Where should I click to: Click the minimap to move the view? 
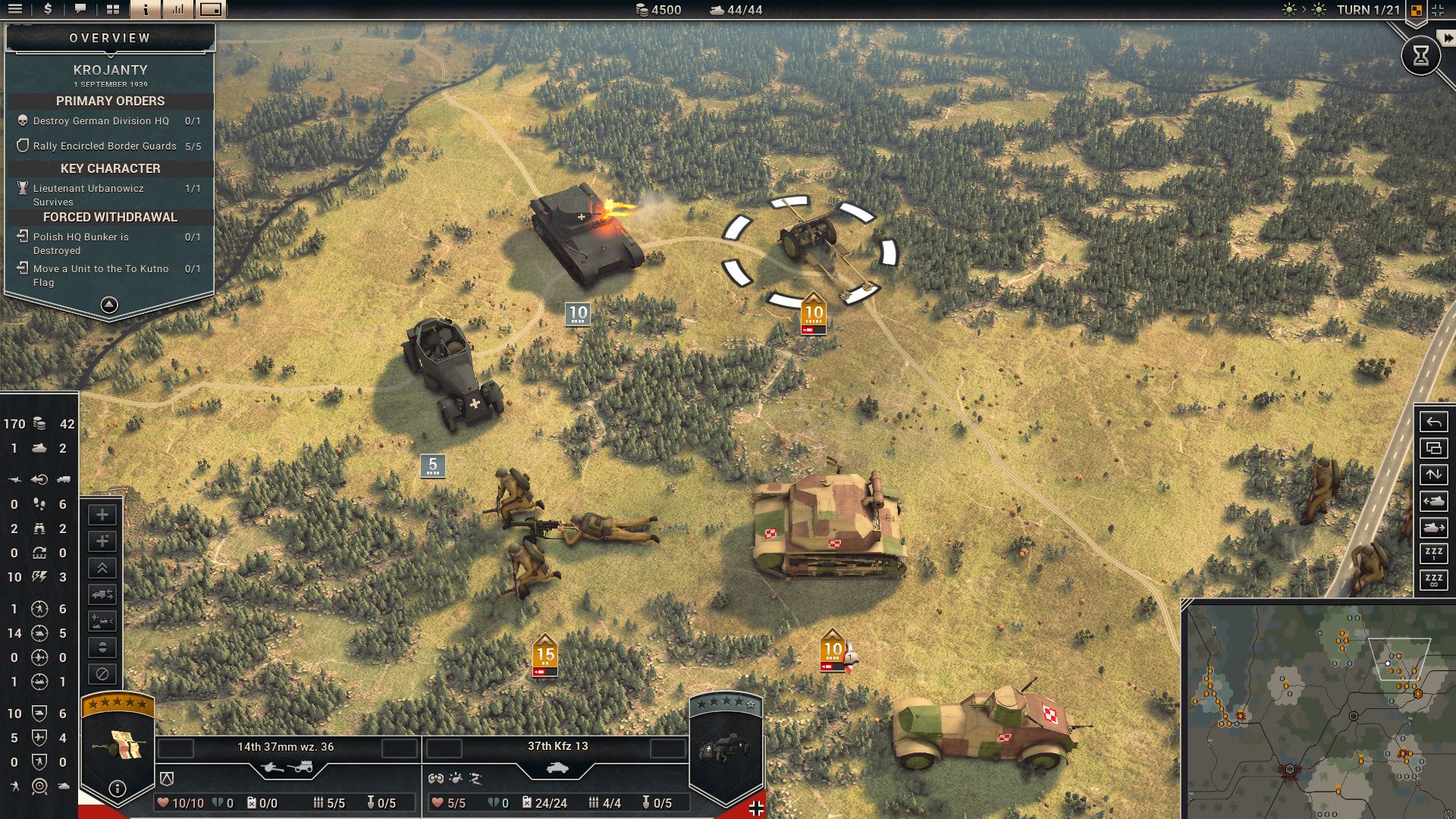(1312, 705)
